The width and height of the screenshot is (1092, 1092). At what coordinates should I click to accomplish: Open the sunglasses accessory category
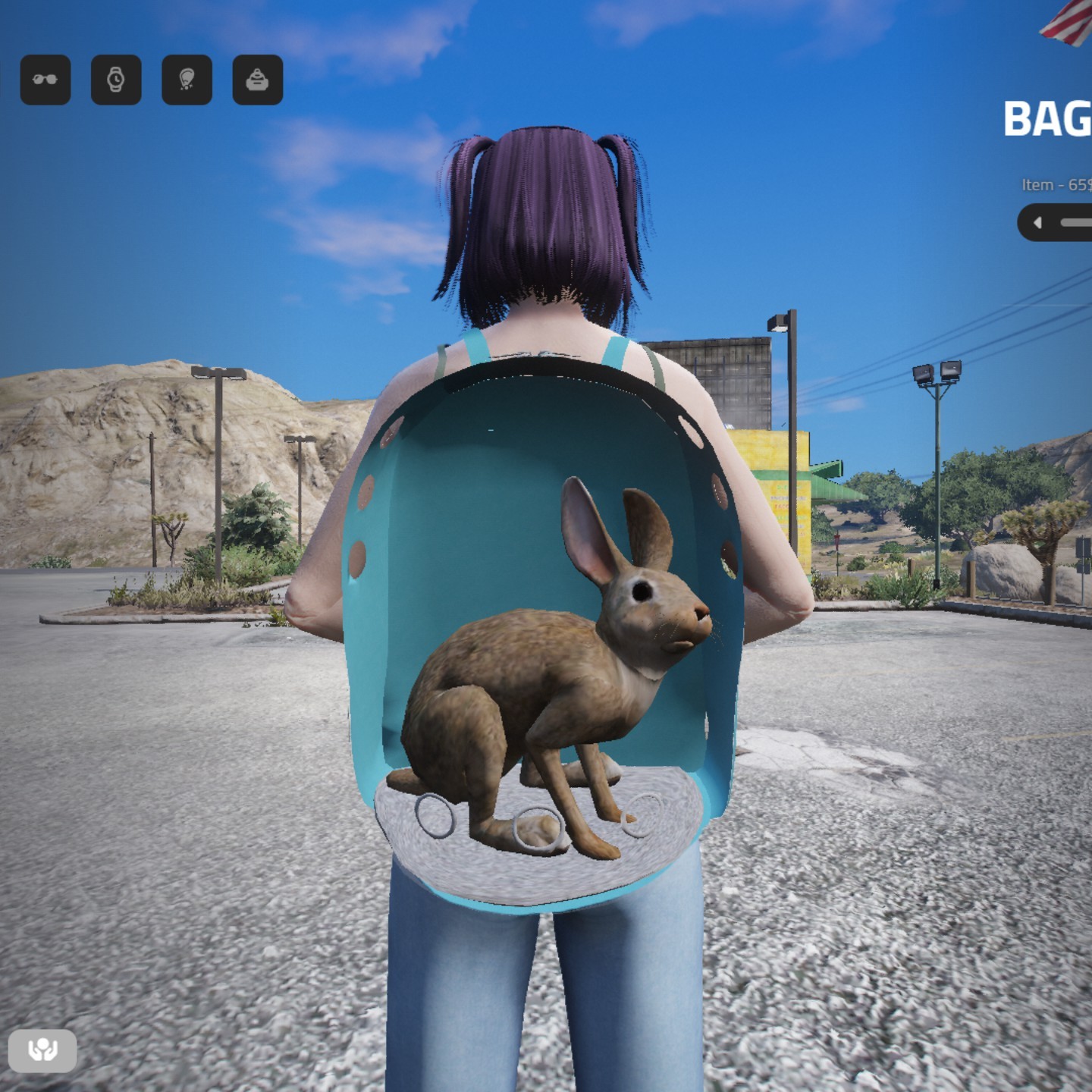pyautogui.click(x=45, y=80)
